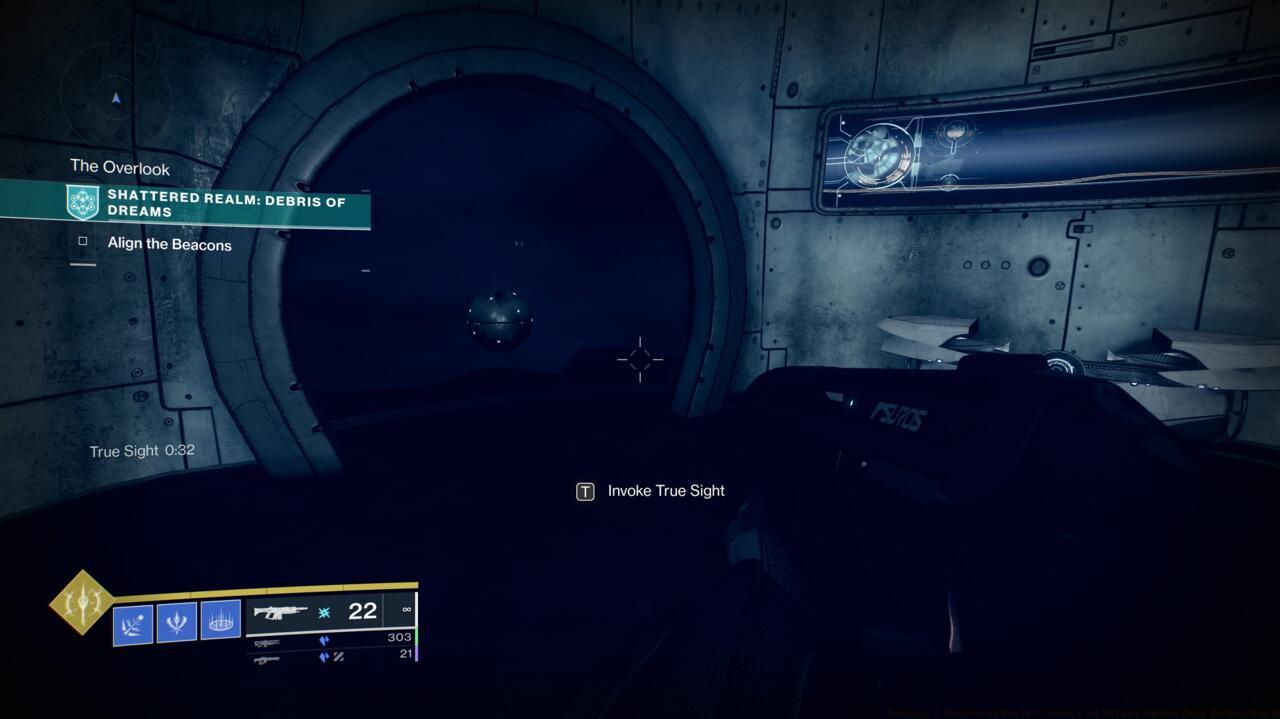
Task: Activate the golden diamond Super ability icon
Action: [x=82, y=602]
